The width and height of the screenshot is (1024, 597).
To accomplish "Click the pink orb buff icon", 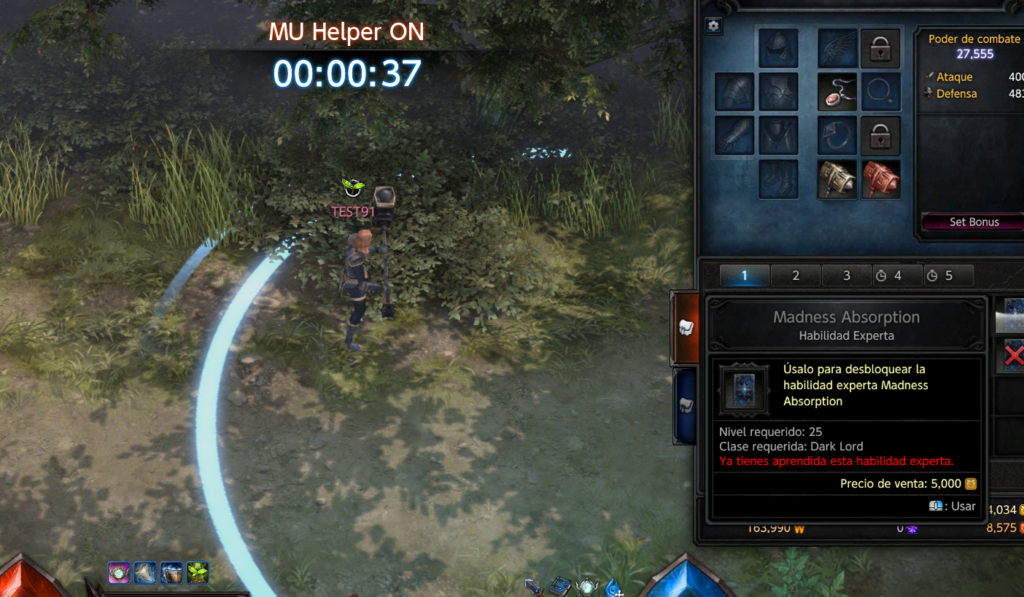I will pyautogui.click(x=120, y=573).
